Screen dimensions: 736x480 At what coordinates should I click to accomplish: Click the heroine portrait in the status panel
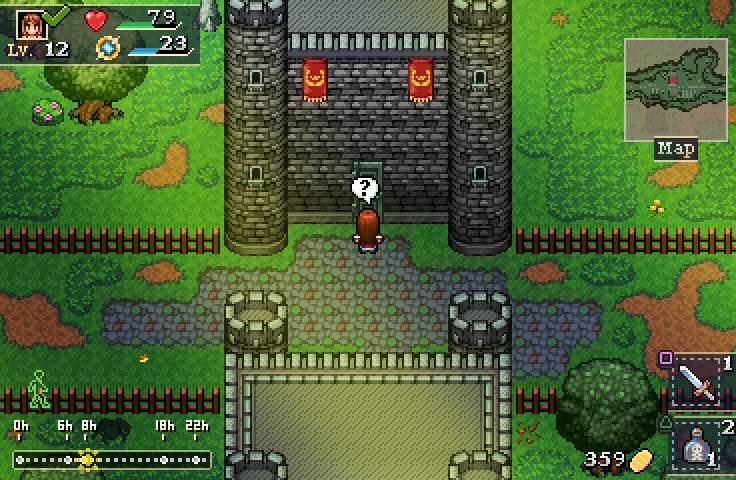point(30,24)
